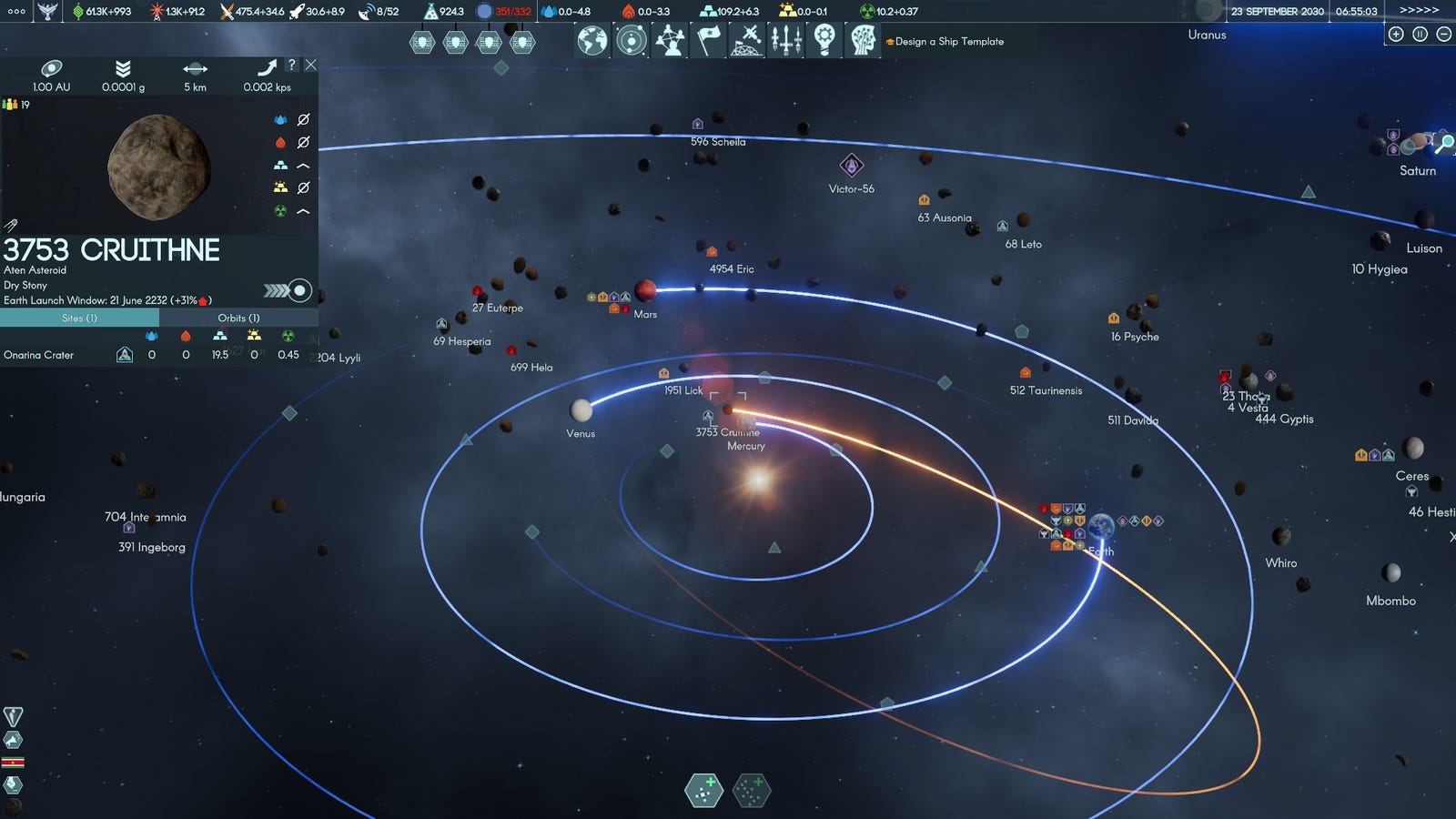
Task: Open the Earth globe view
Action: coord(591,41)
